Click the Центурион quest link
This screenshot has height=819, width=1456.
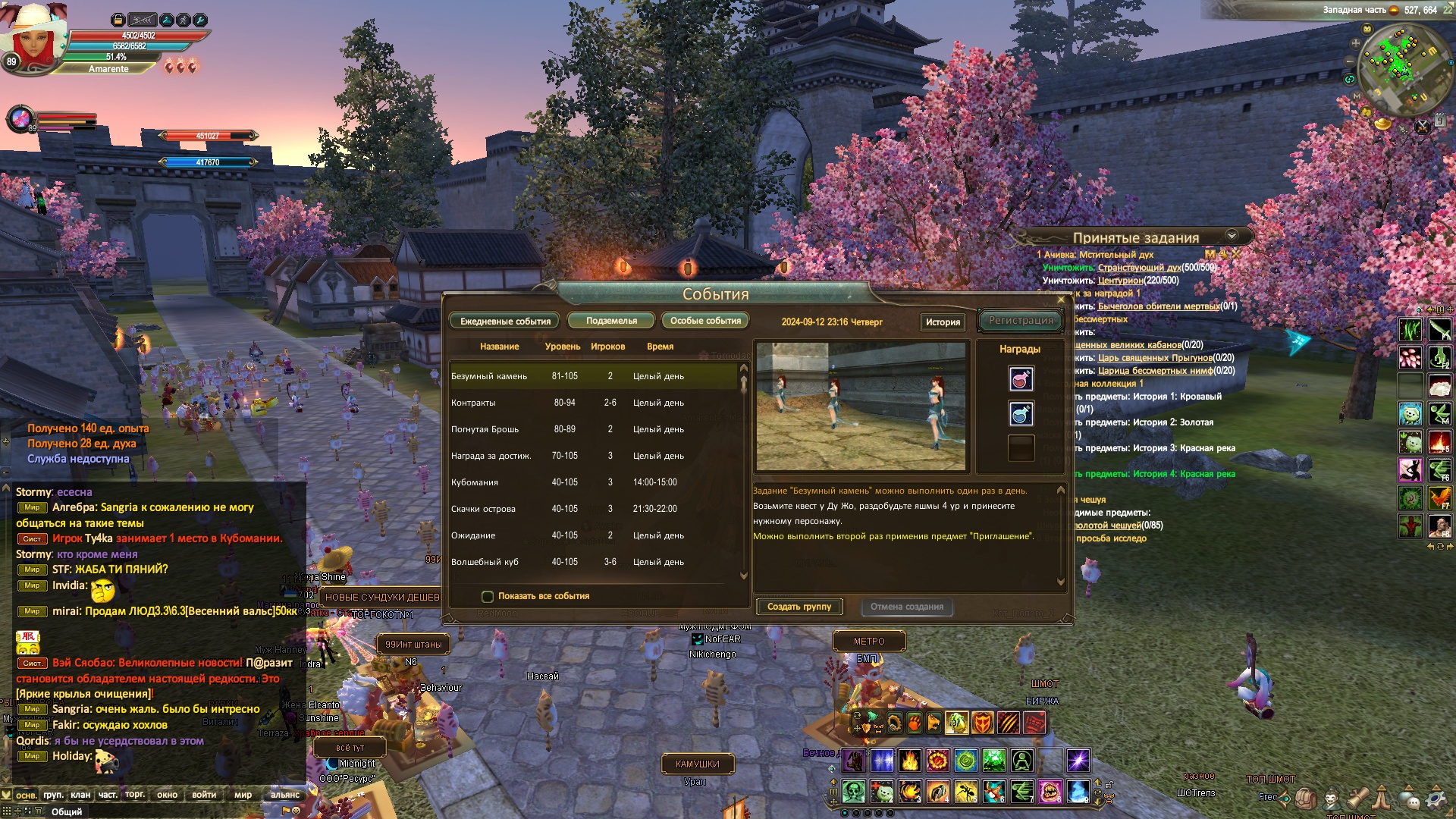(x=1120, y=281)
